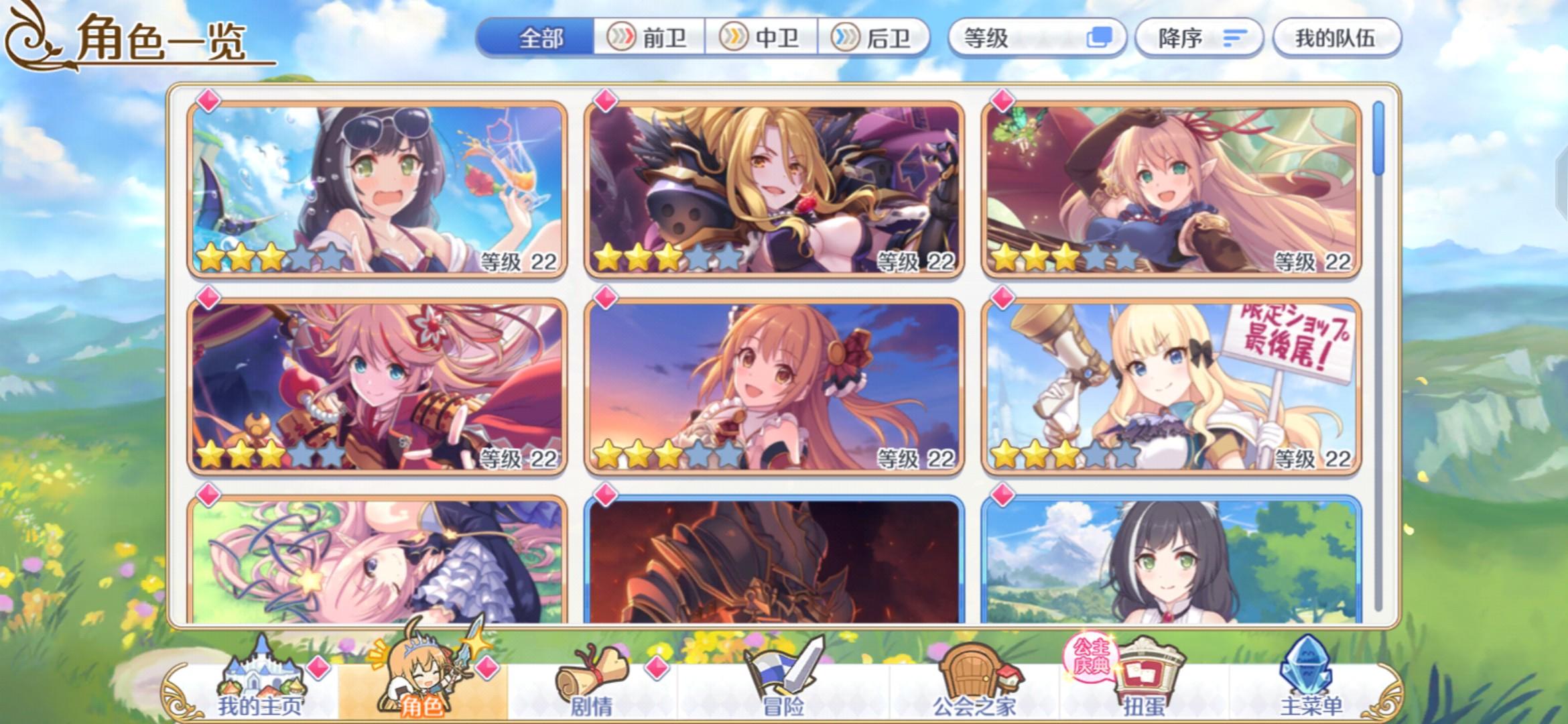Open the 我的主页 home icon

(261, 670)
